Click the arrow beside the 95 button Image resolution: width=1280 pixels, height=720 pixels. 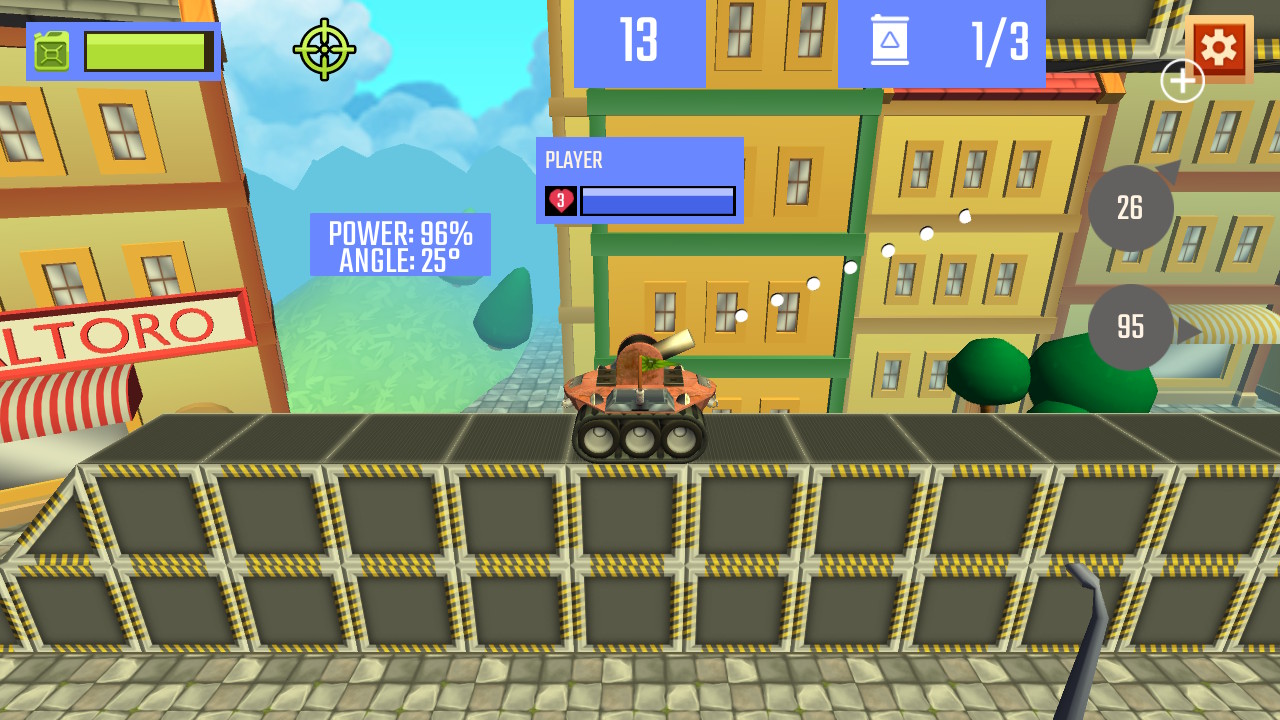tap(1186, 329)
